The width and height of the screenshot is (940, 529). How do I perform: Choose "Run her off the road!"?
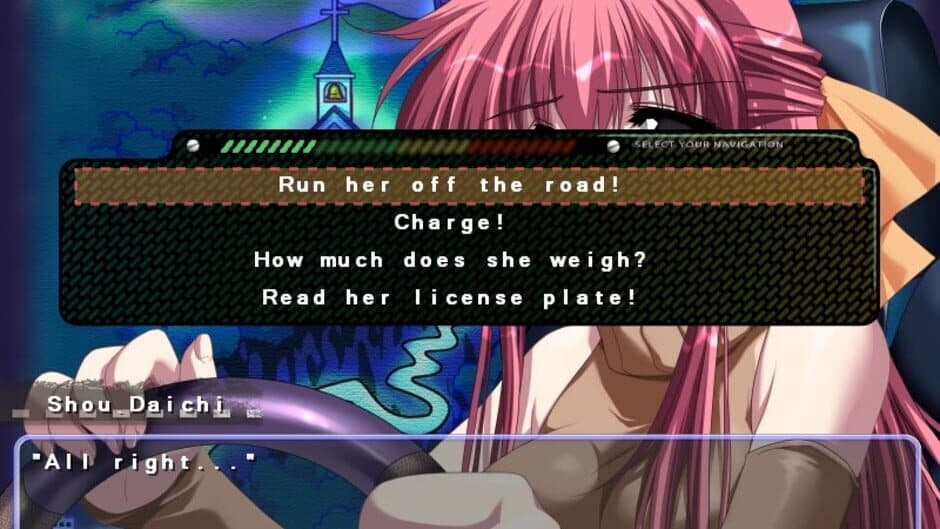pyautogui.click(x=470, y=185)
